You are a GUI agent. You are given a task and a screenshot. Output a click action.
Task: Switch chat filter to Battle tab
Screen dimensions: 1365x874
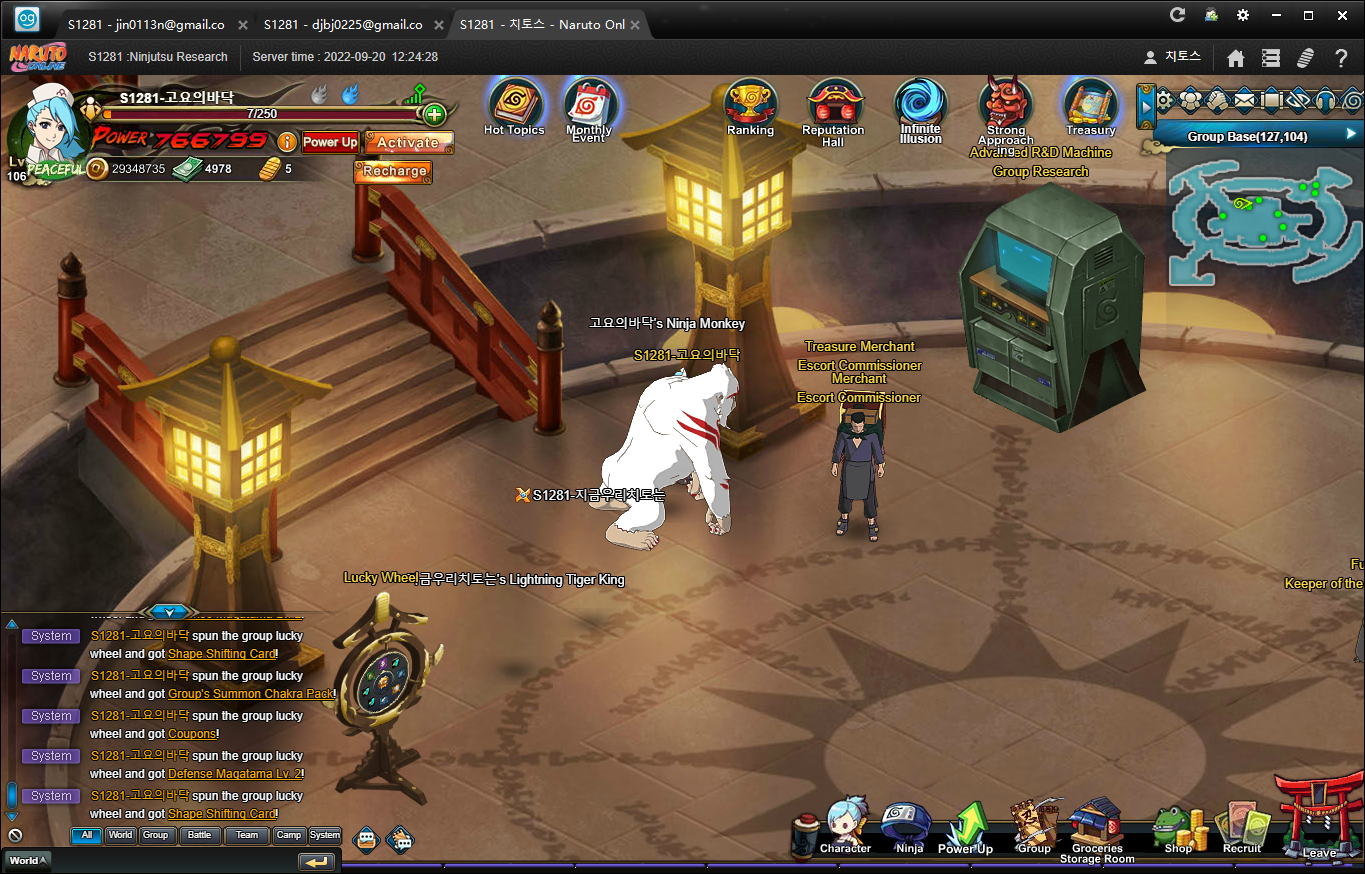coord(200,835)
